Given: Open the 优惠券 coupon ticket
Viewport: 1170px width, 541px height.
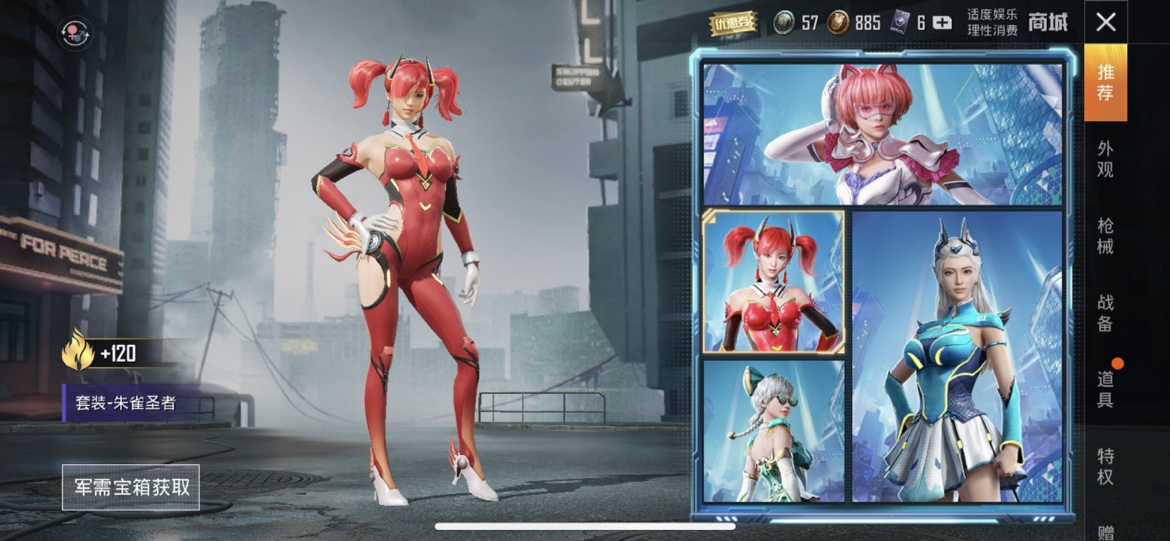Looking at the screenshot, I should (x=733, y=23).
